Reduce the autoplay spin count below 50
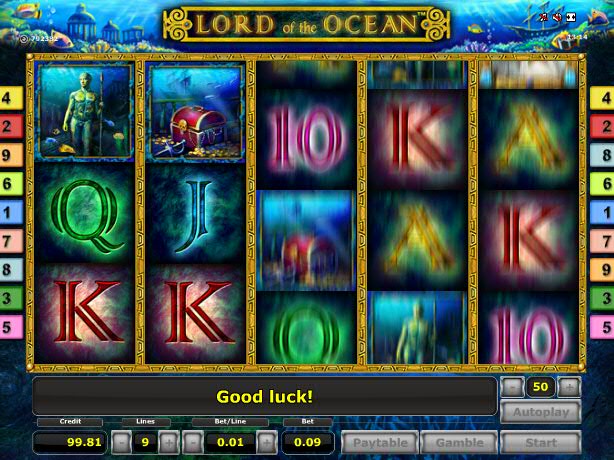Screen dimensions: 614x460 tap(512, 387)
